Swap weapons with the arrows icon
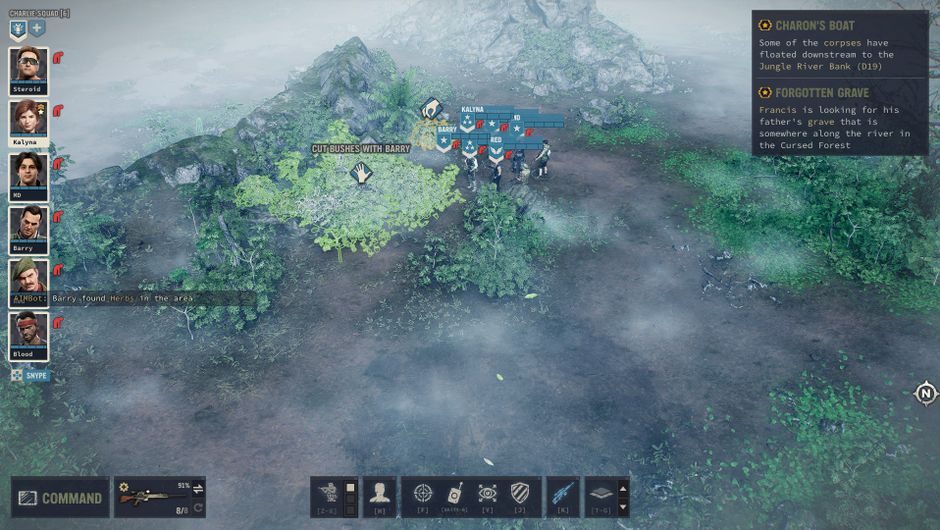Image resolution: width=940 pixels, height=530 pixels. point(198,489)
